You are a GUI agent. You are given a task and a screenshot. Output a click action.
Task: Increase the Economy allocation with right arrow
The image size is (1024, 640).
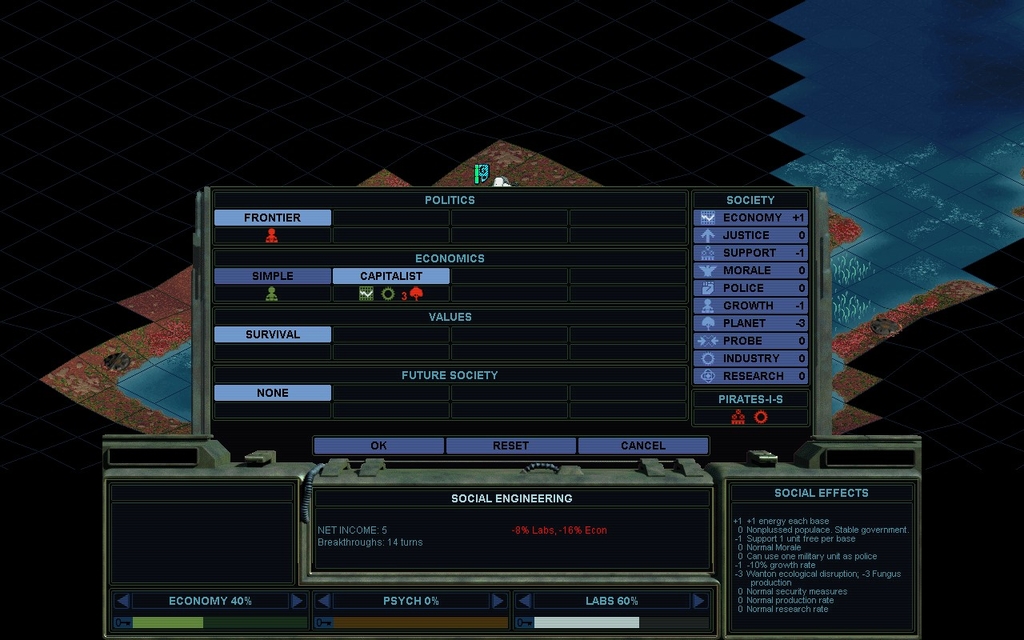pyautogui.click(x=297, y=601)
